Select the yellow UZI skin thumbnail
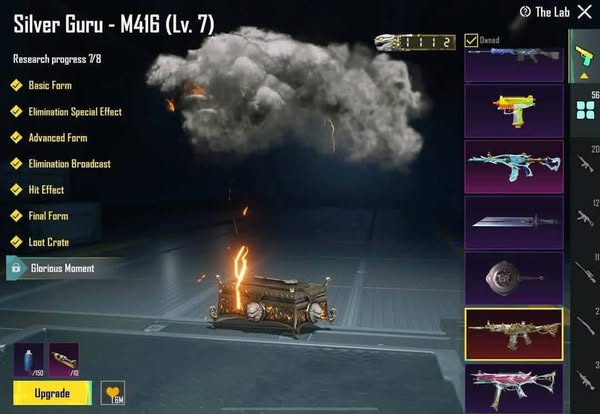Image resolution: width=600 pixels, height=414 pixels. click(513, 110)
